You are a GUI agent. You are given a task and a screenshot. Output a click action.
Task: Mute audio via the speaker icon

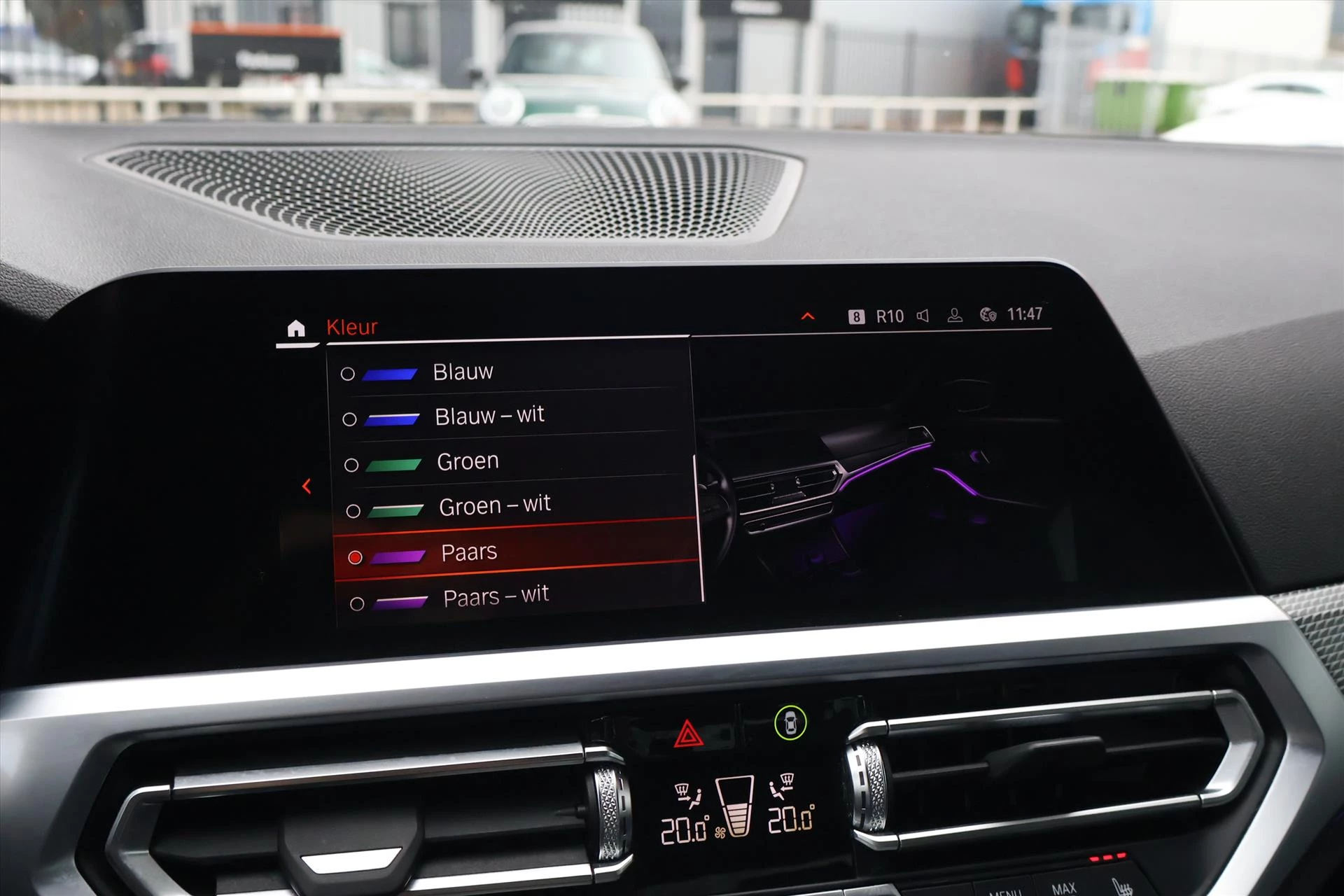pyautogui.click(x=924, y=316)
